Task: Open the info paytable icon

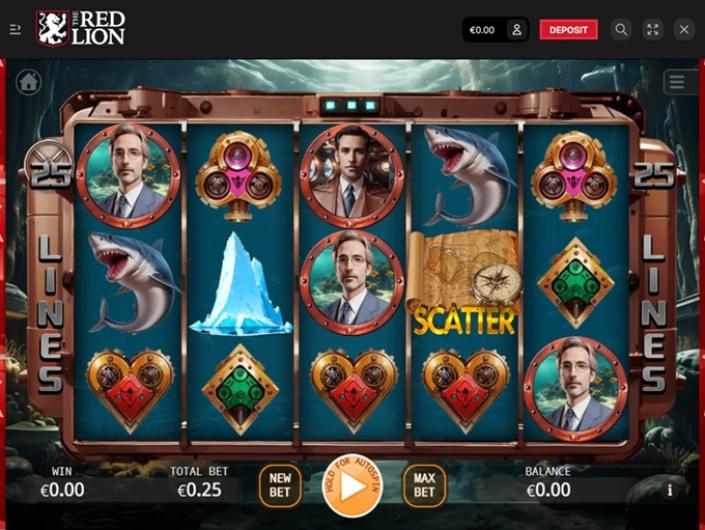Action: pos(670,490)
